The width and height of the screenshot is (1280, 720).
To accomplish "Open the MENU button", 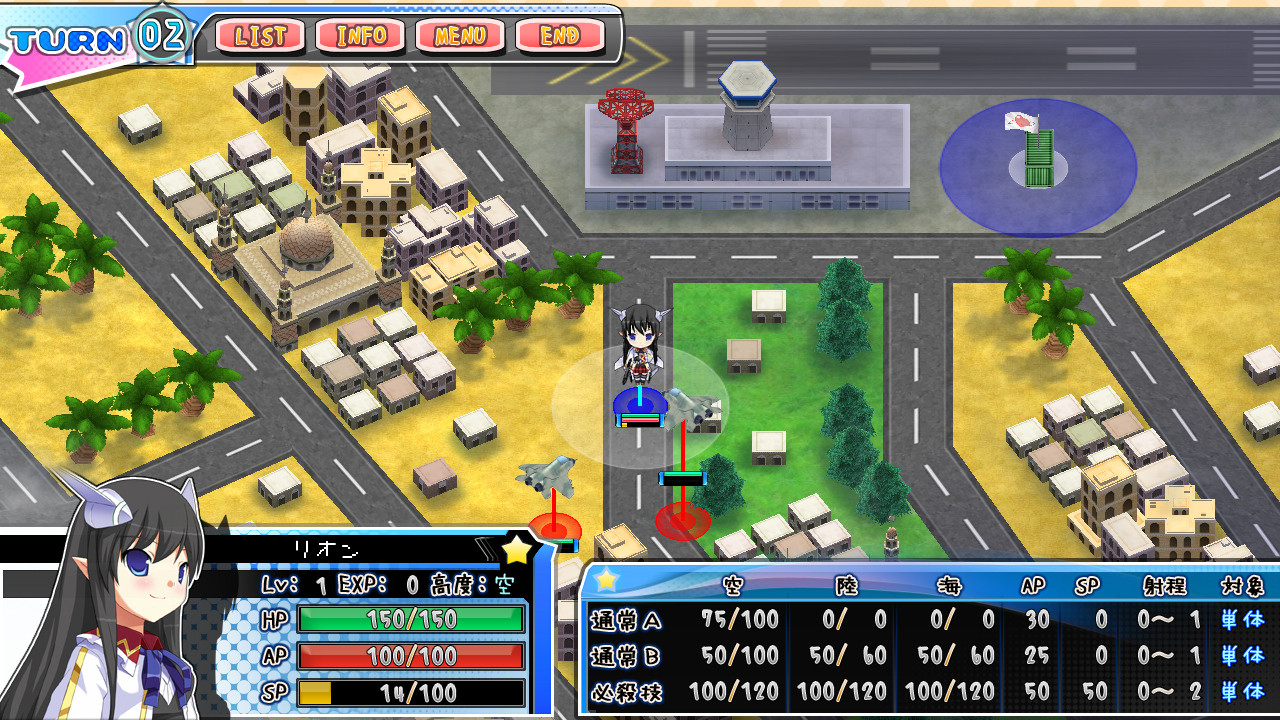I will click(460, 37).
